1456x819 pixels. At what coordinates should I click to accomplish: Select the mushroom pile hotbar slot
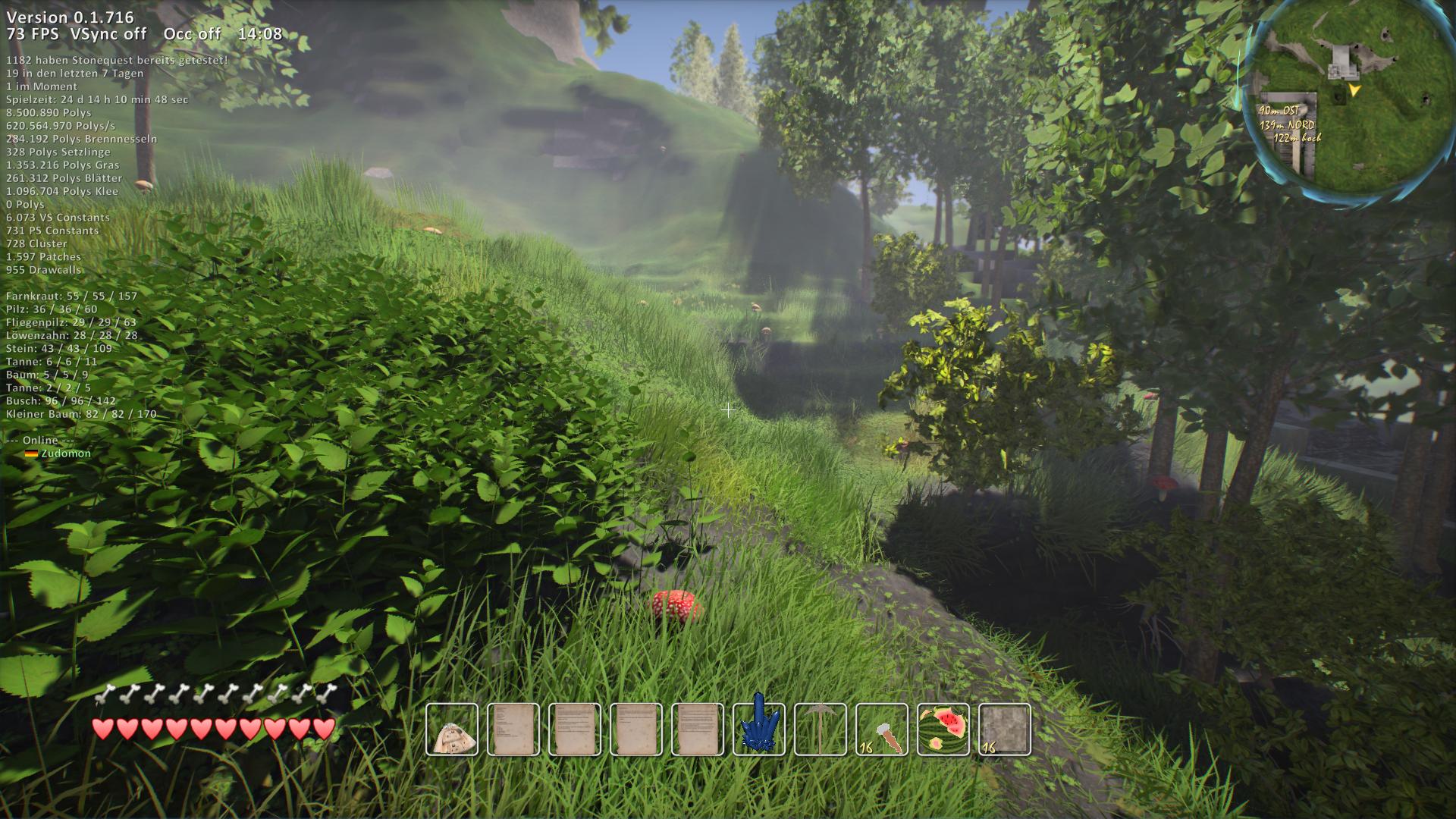click(x=452, y=730)
